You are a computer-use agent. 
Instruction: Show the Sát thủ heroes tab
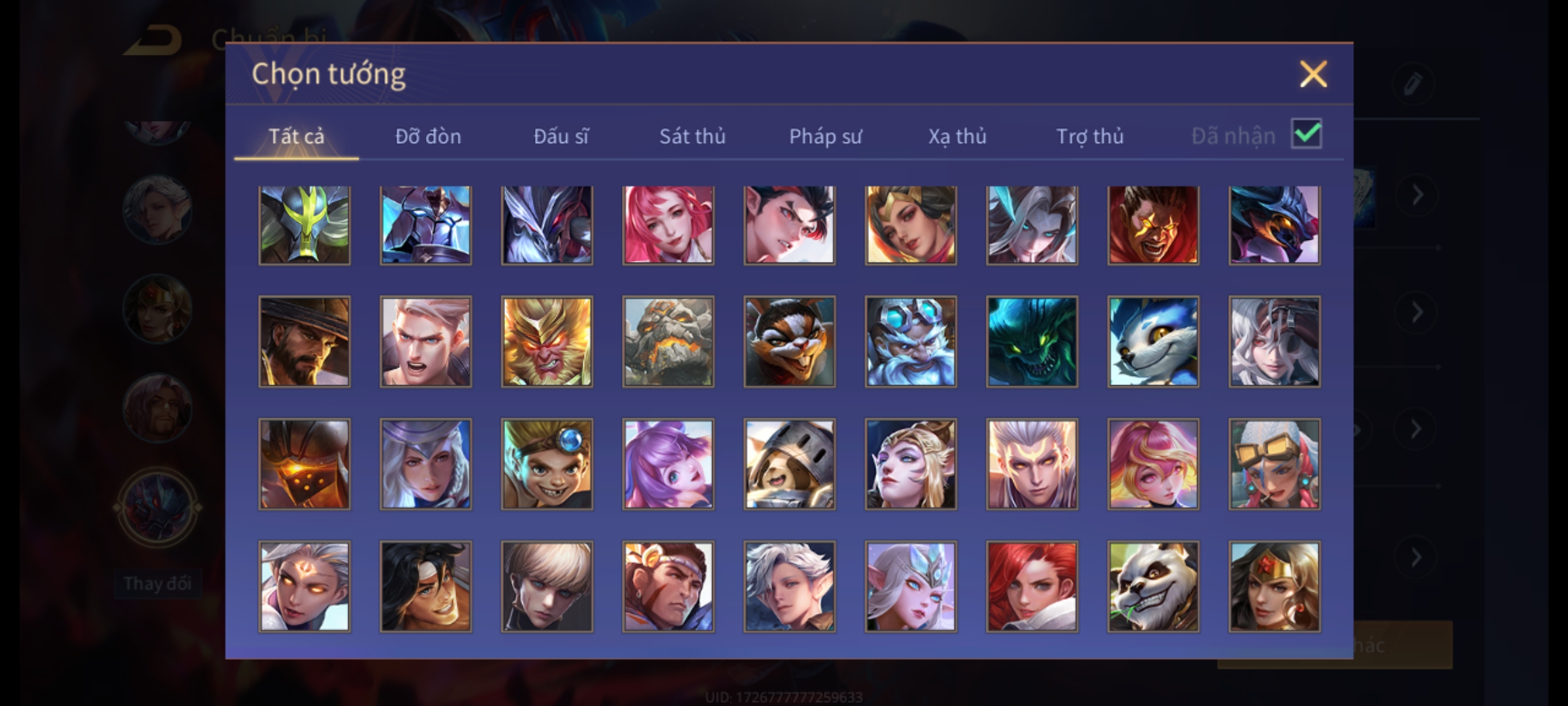pos(692,137)
